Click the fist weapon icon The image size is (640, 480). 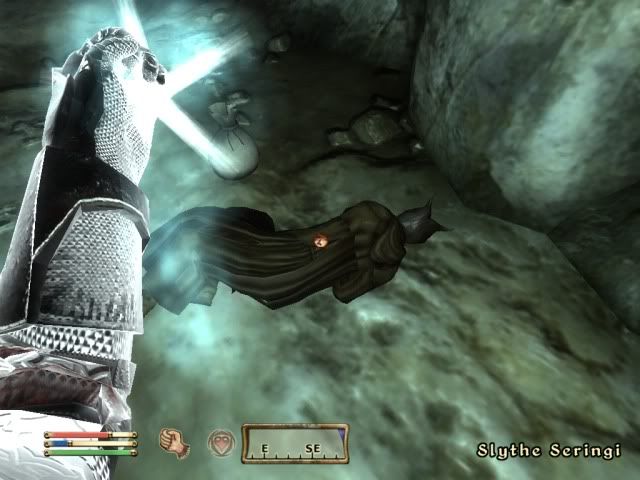pos(175,441)
